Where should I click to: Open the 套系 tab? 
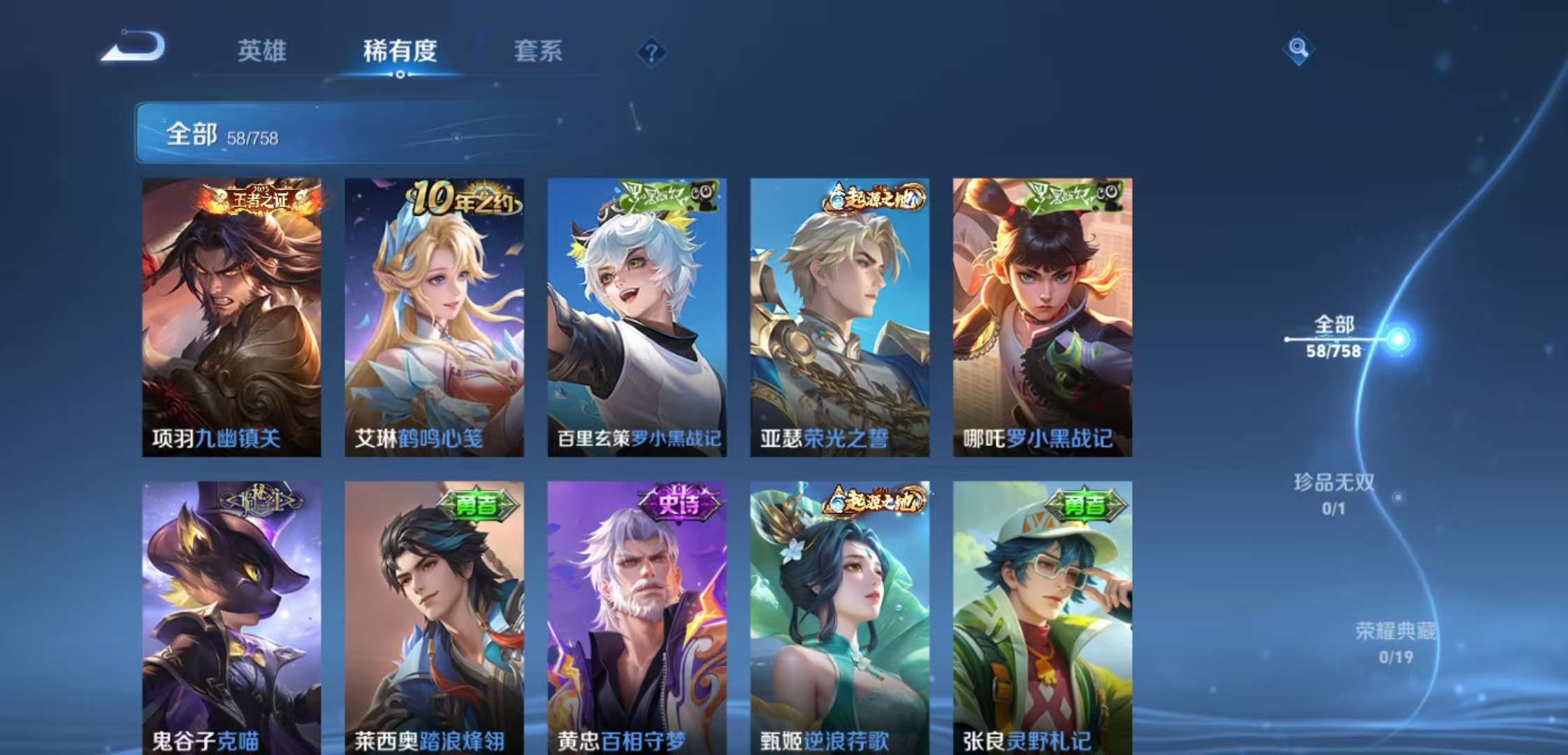click(538, 52)
